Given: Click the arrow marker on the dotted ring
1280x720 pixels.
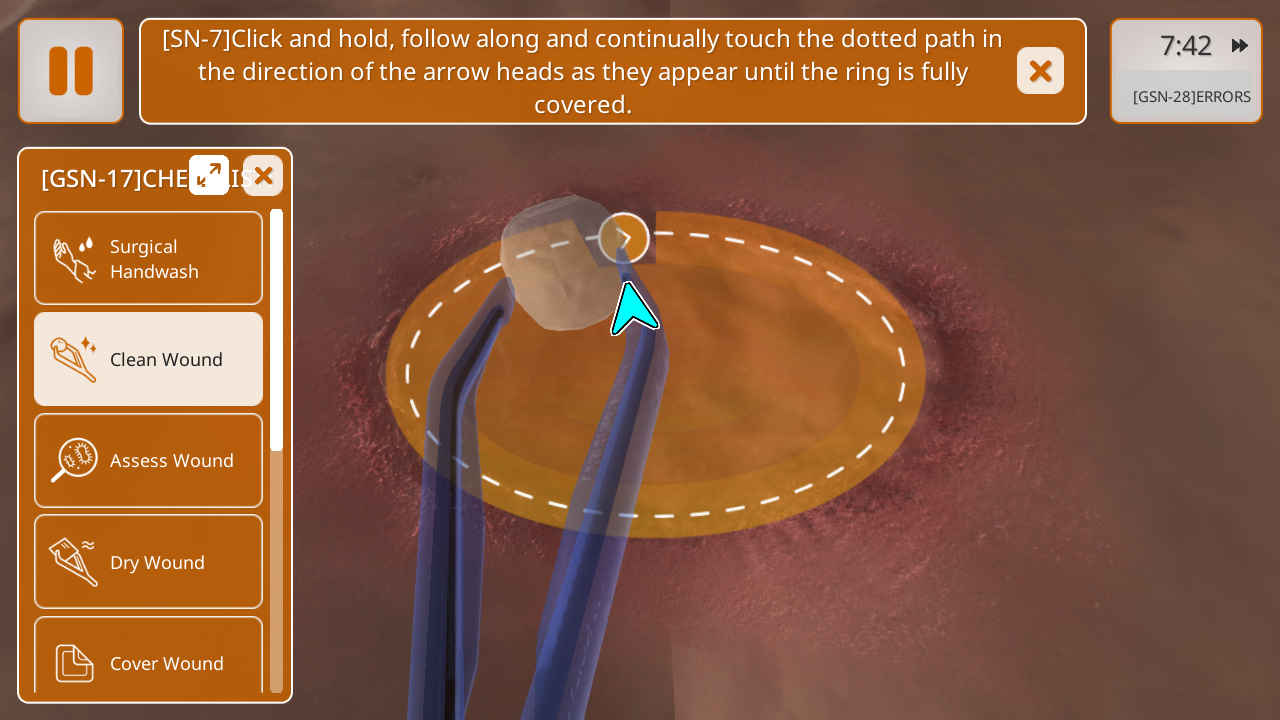Looking at the screenshot, I should 624,238.
